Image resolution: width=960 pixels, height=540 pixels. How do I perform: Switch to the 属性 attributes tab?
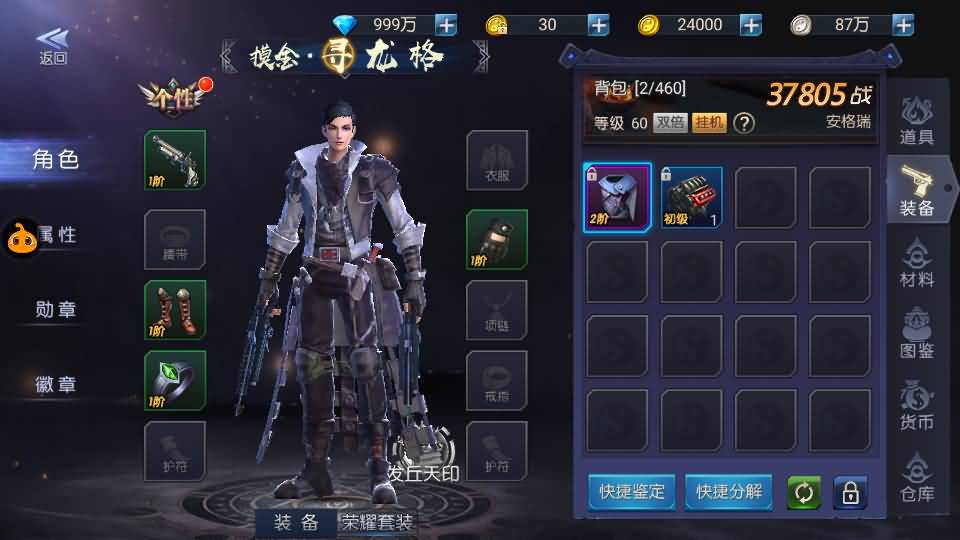point(56,235)
